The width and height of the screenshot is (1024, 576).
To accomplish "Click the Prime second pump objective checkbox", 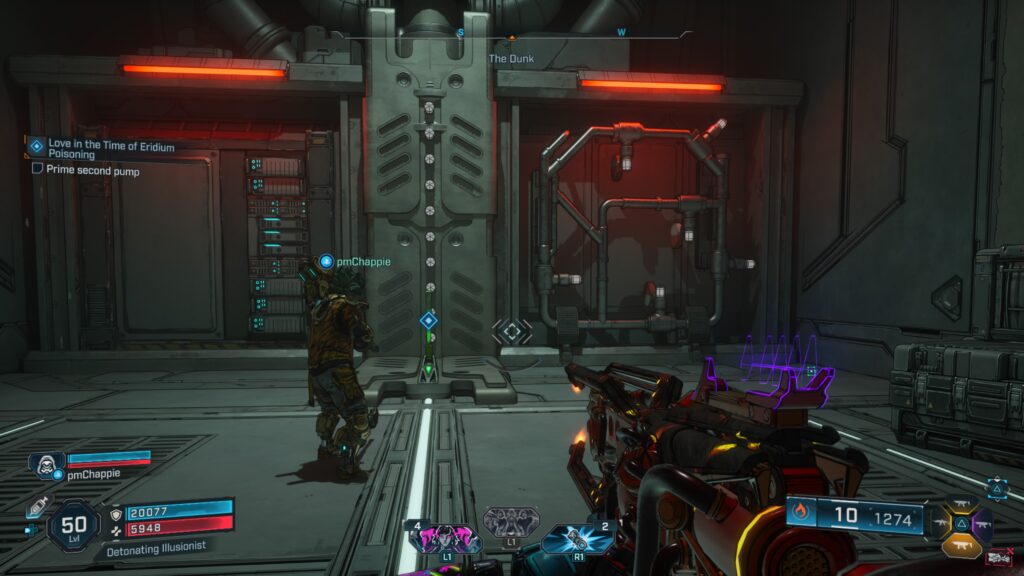I will [38, 169].
